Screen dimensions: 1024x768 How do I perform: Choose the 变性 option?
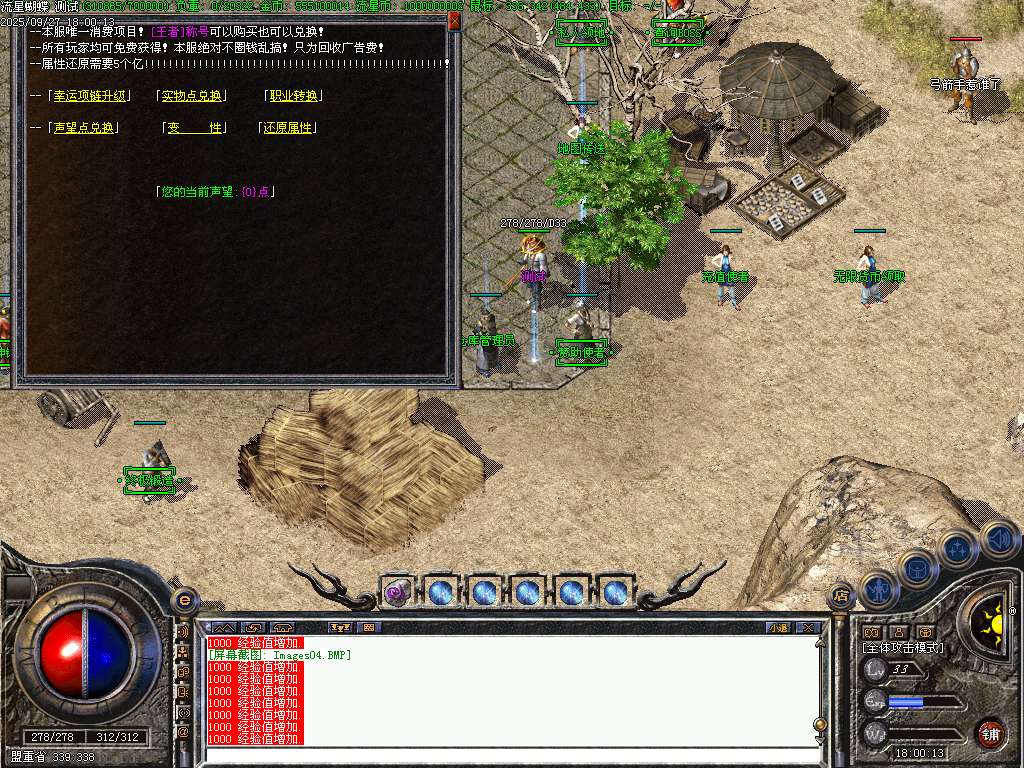point(195,128)
